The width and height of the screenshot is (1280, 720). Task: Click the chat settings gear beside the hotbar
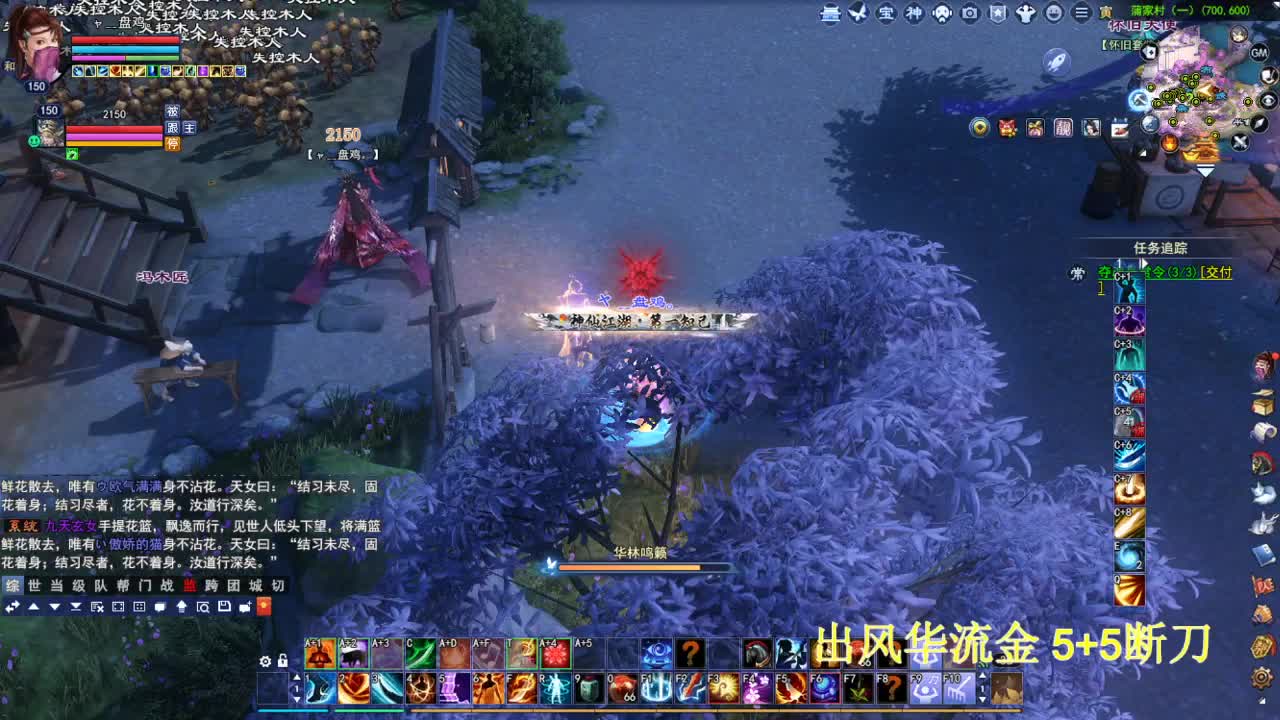tap(264, 661)
